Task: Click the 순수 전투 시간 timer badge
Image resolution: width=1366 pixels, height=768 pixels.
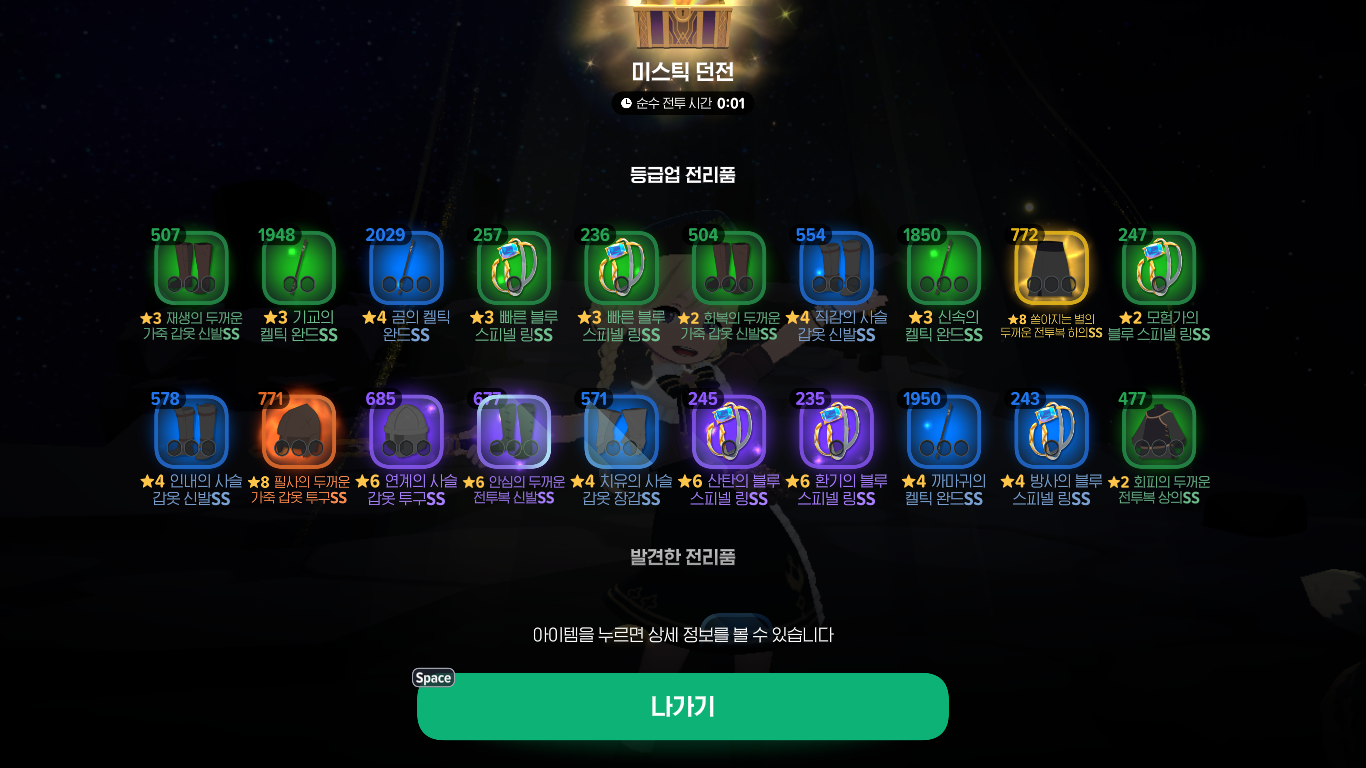Action: click(683, 103)
